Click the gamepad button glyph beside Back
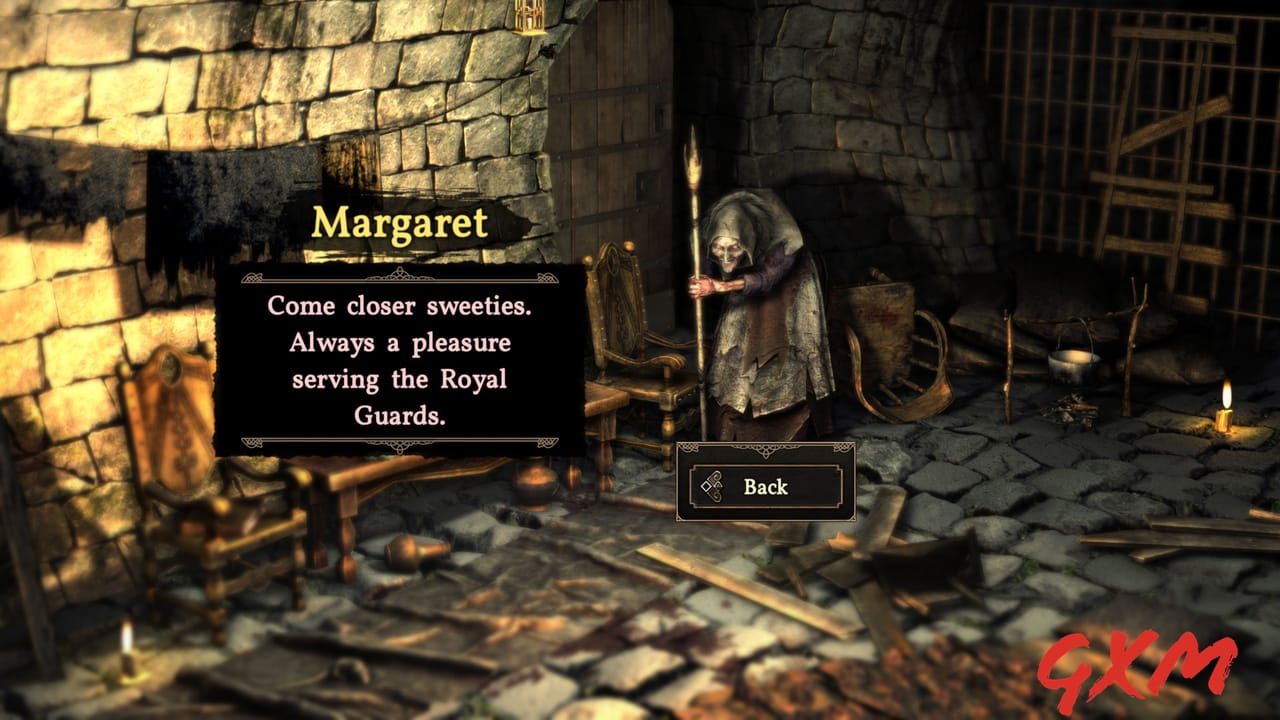Screen dimensions: 1280x720 (710, 487)
